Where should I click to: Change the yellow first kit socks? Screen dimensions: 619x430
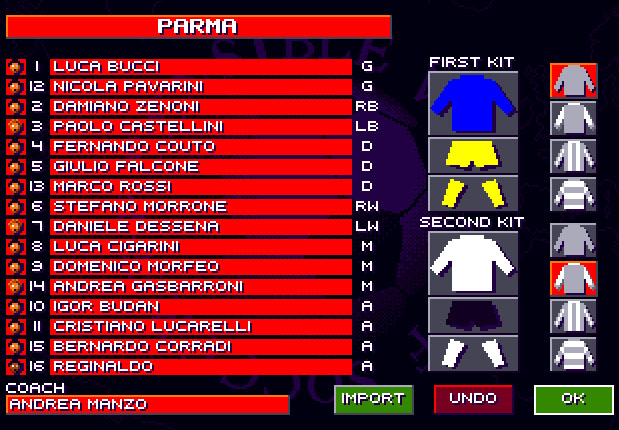pyautogui.click(x=472, y=193)
